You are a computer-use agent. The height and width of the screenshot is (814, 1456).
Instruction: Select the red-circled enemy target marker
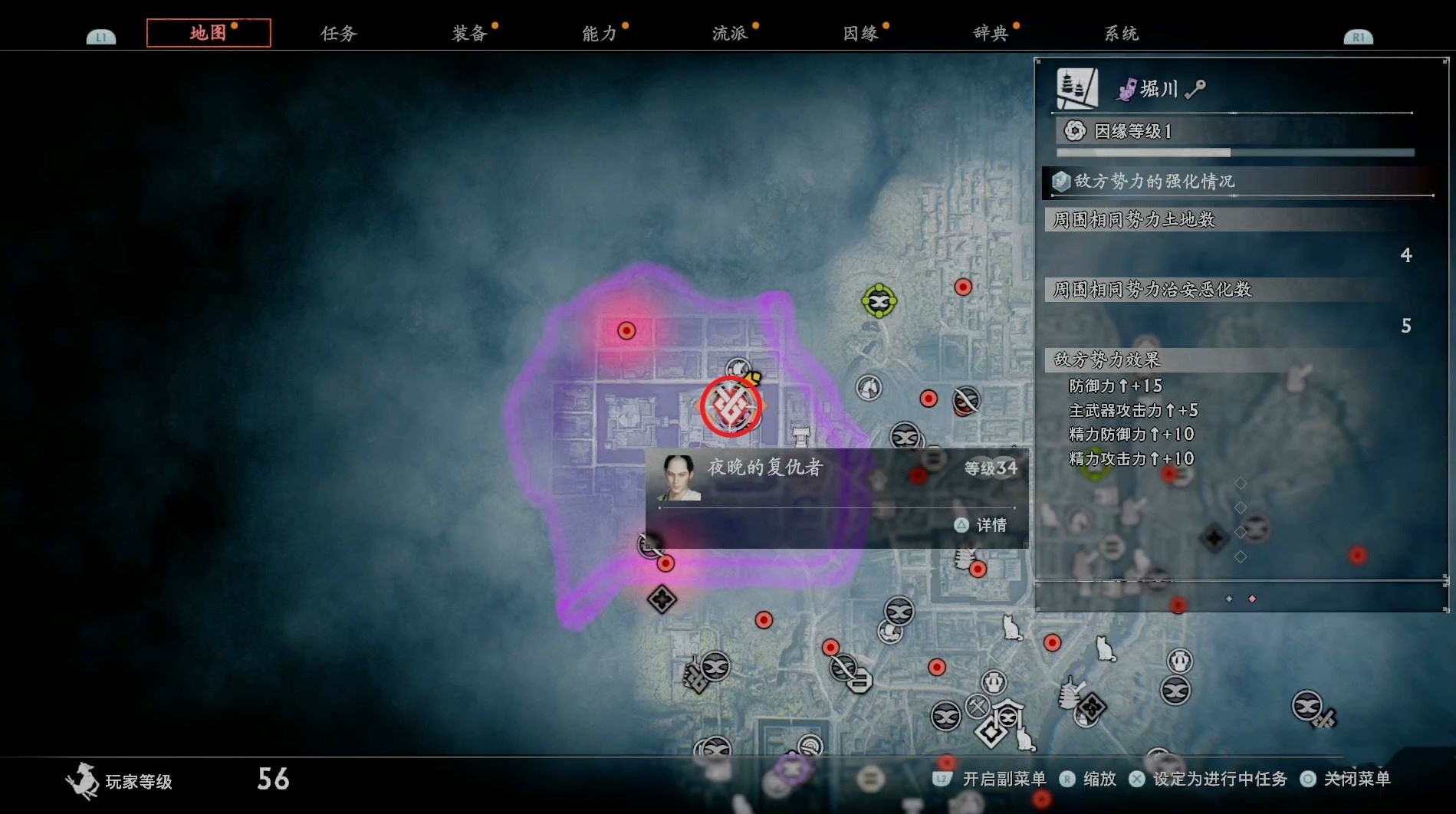(730, 406)
